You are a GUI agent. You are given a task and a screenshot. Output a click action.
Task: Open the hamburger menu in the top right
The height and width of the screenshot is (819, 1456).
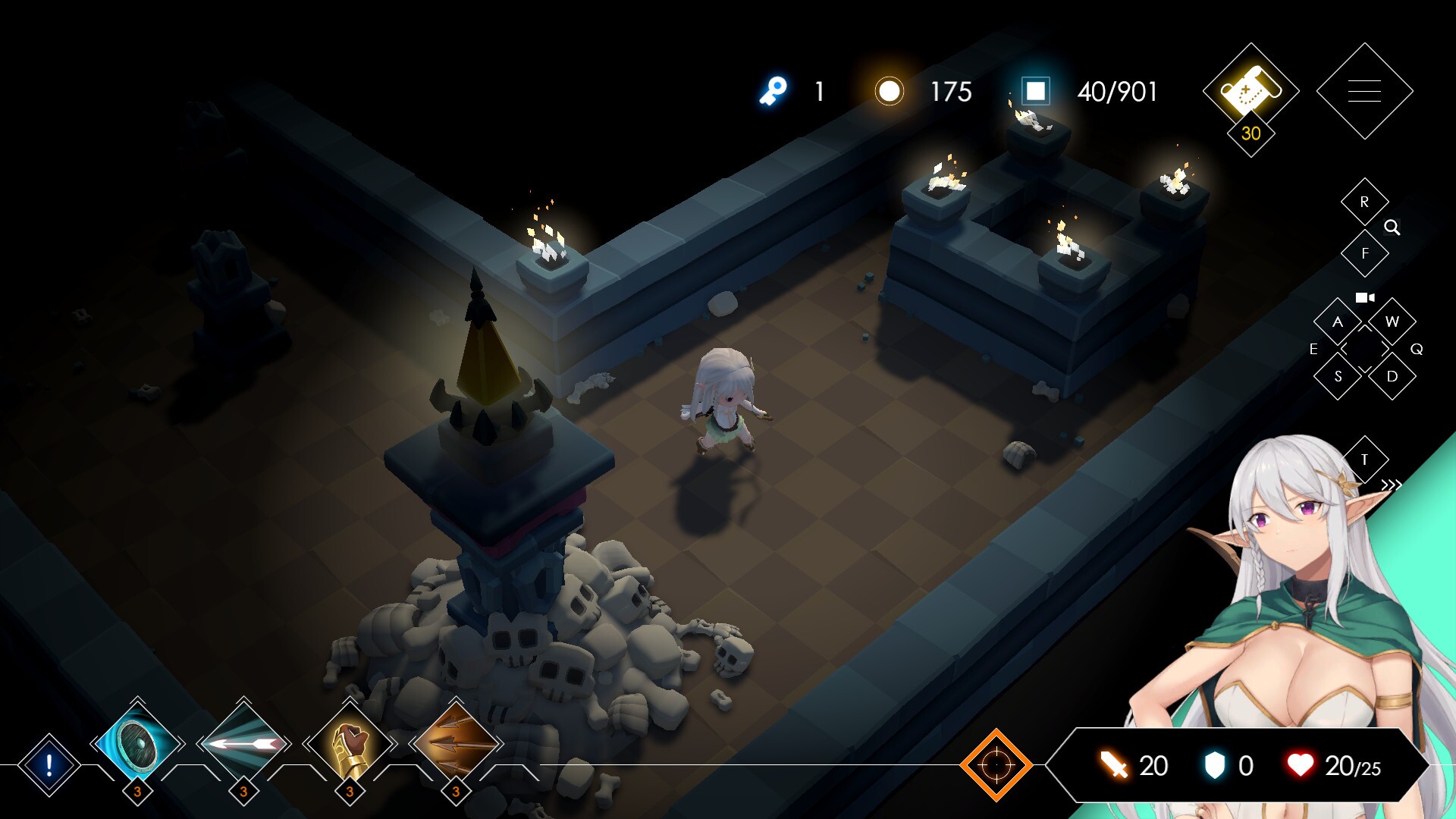click(1364, 90)
